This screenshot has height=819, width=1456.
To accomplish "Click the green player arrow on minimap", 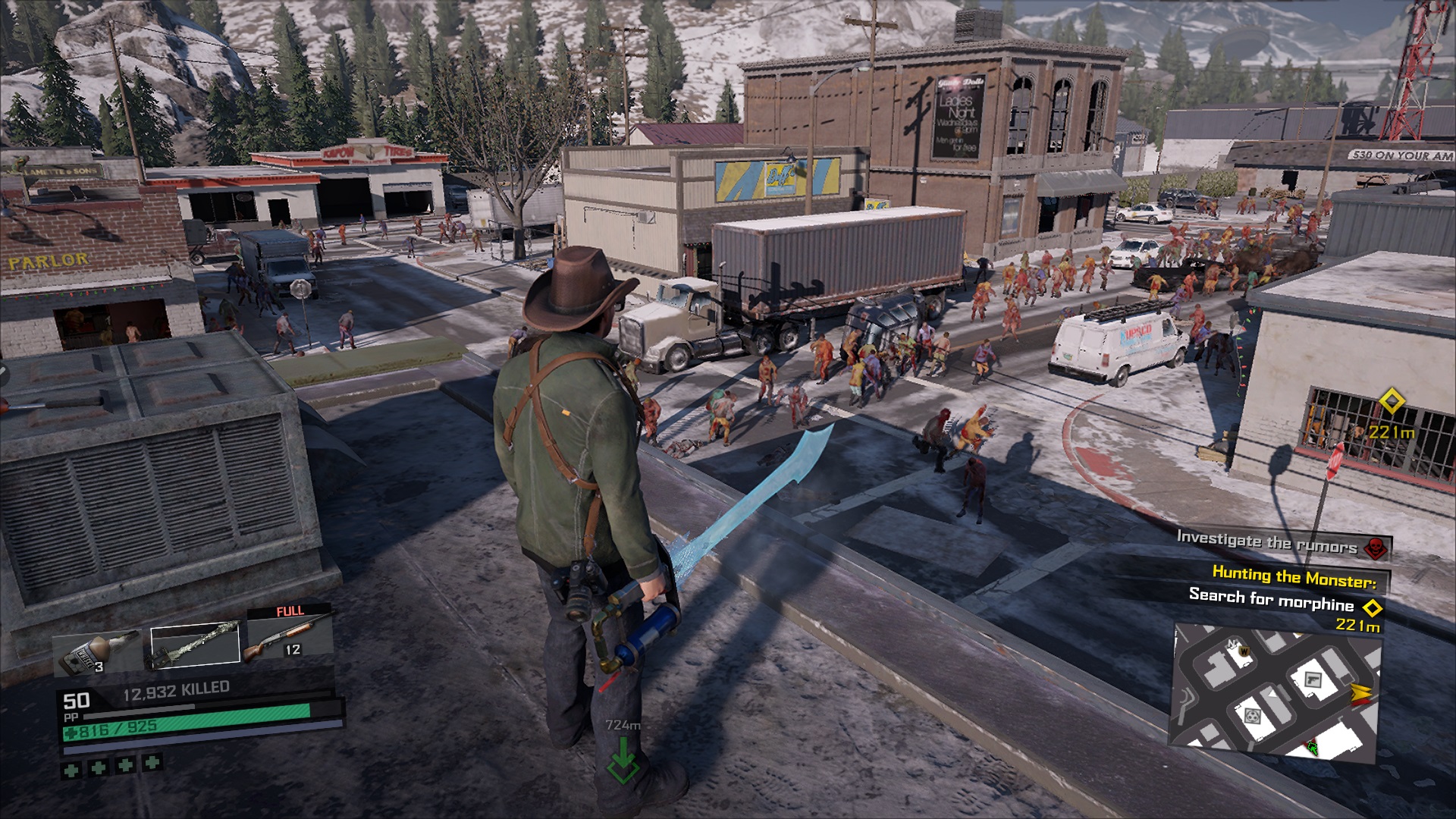I will 1310,748.
